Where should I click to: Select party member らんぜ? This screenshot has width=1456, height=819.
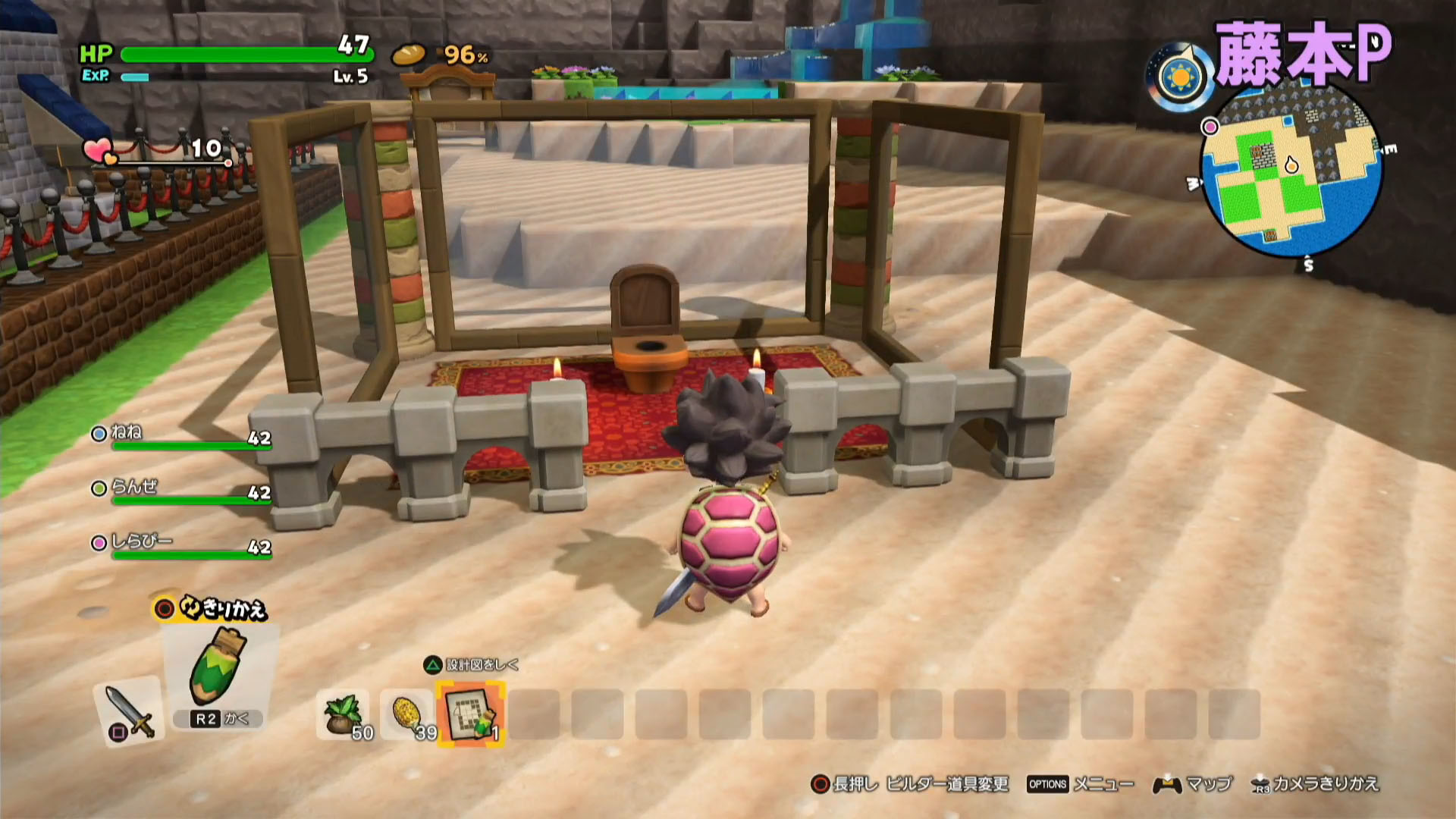133,487
